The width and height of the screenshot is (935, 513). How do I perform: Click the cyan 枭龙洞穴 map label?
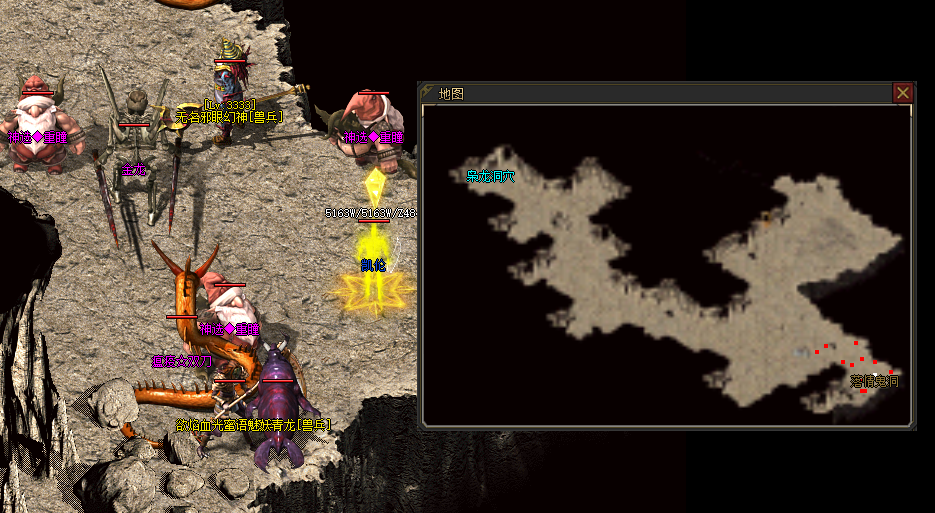pos(491,177)
